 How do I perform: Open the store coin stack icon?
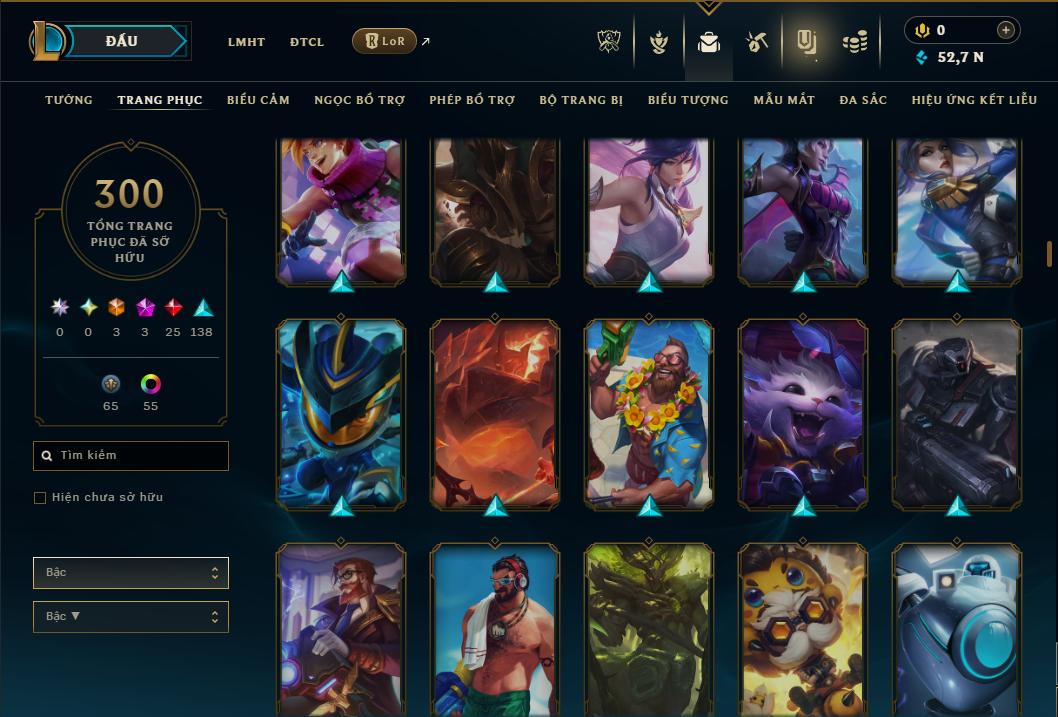(854, 42)
